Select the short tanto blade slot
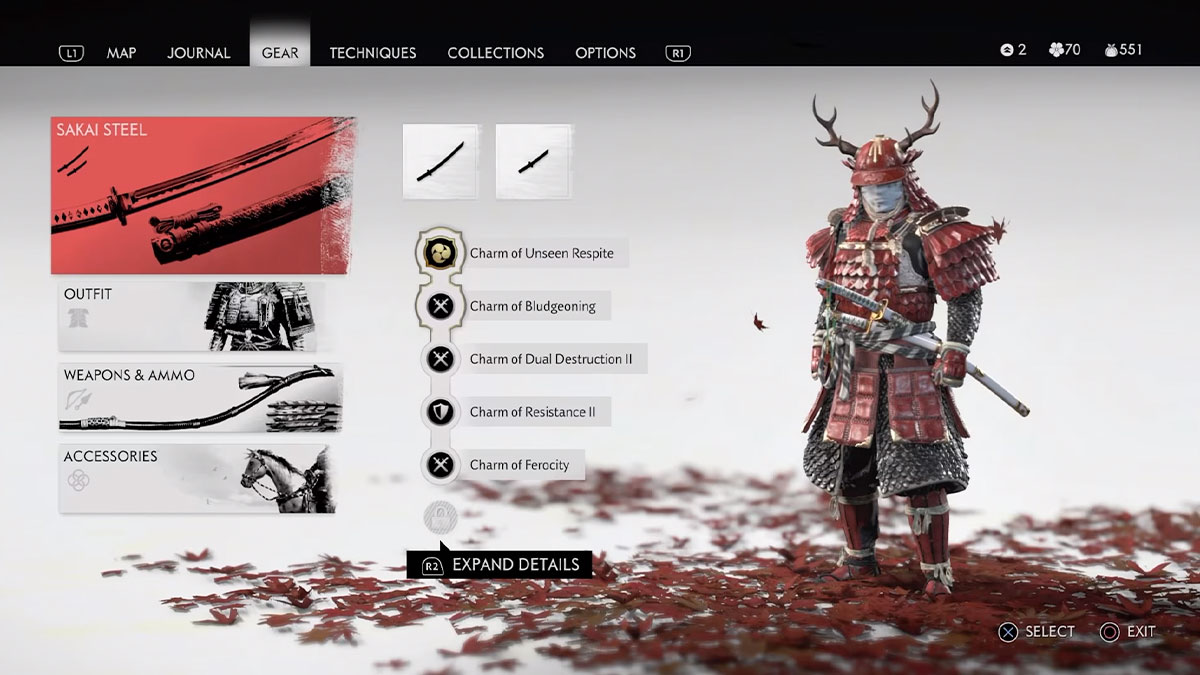Image resolution: width=1200 pixels, height=675 pixels. click(x=534, y=161)
